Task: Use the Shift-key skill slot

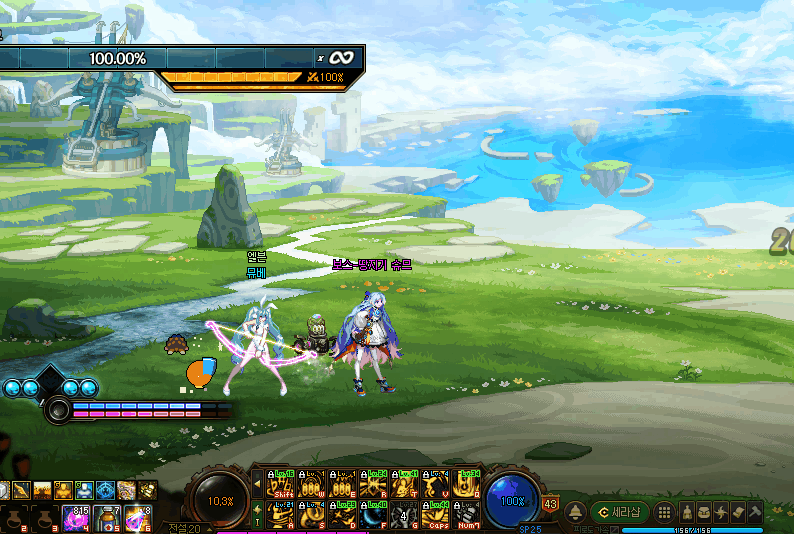Action: click(279, 484)
